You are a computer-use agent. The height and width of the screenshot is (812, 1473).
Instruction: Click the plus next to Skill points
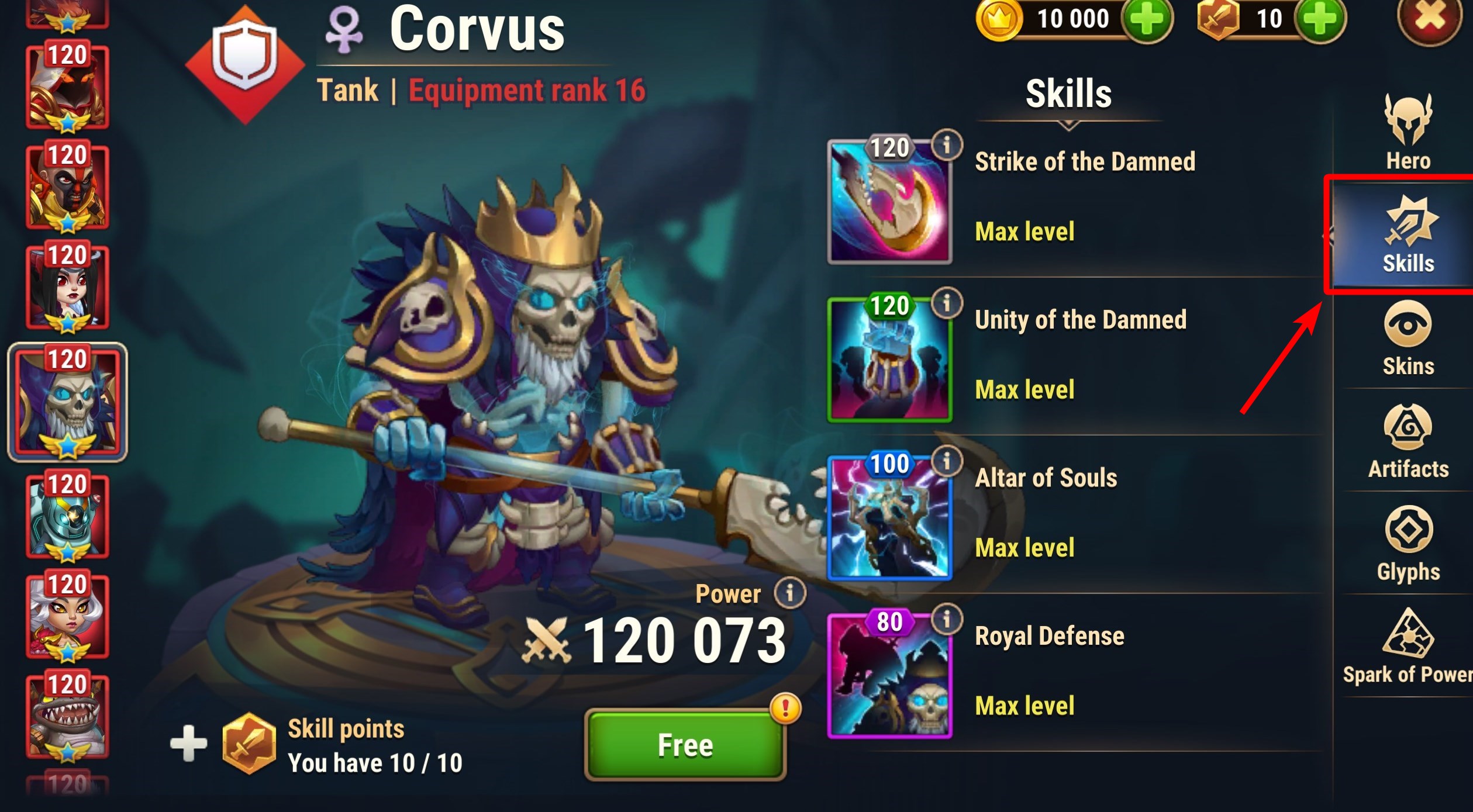point(188,744)
